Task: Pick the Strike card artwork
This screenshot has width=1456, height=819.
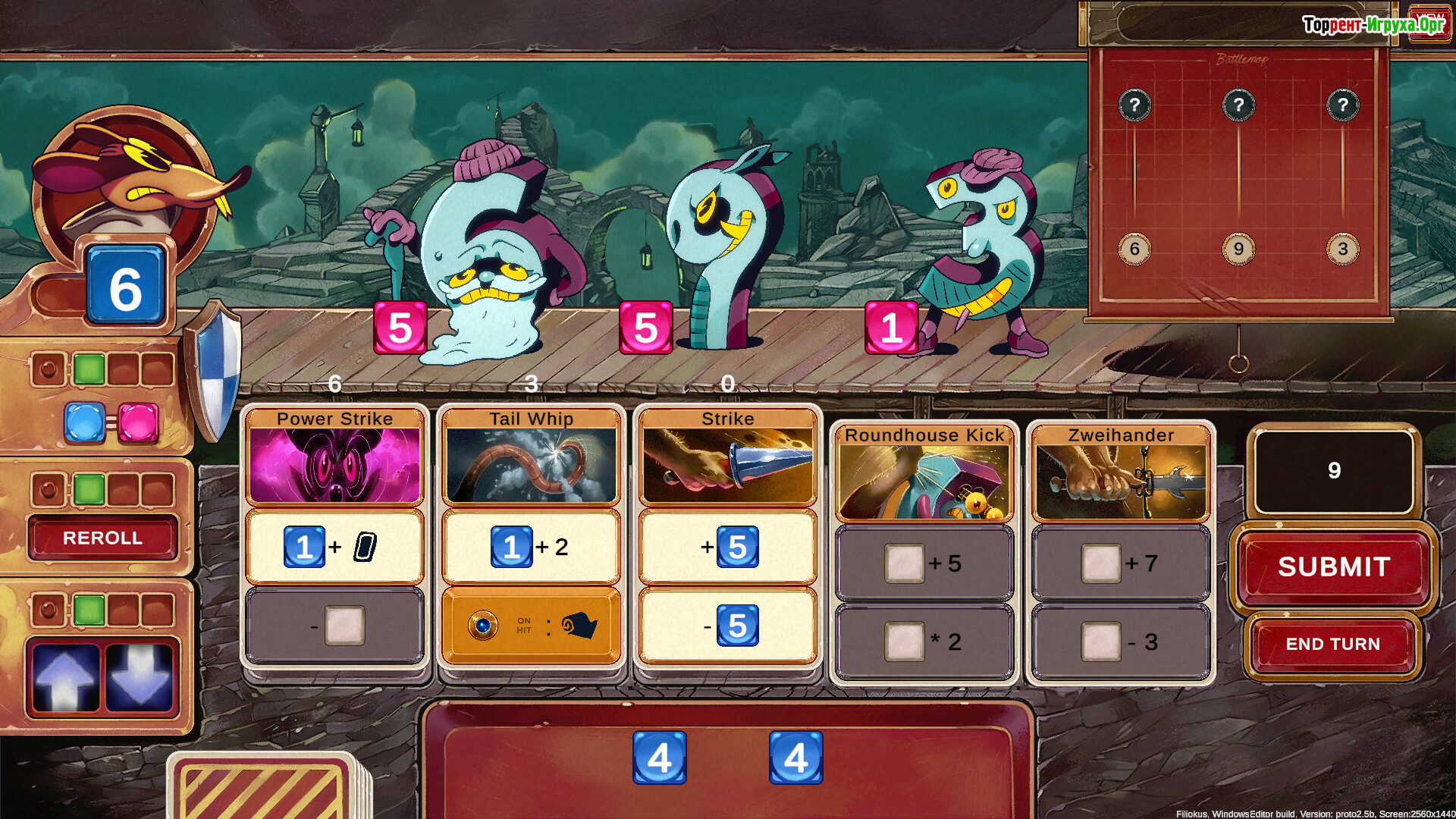Action: tap(727, 466)
